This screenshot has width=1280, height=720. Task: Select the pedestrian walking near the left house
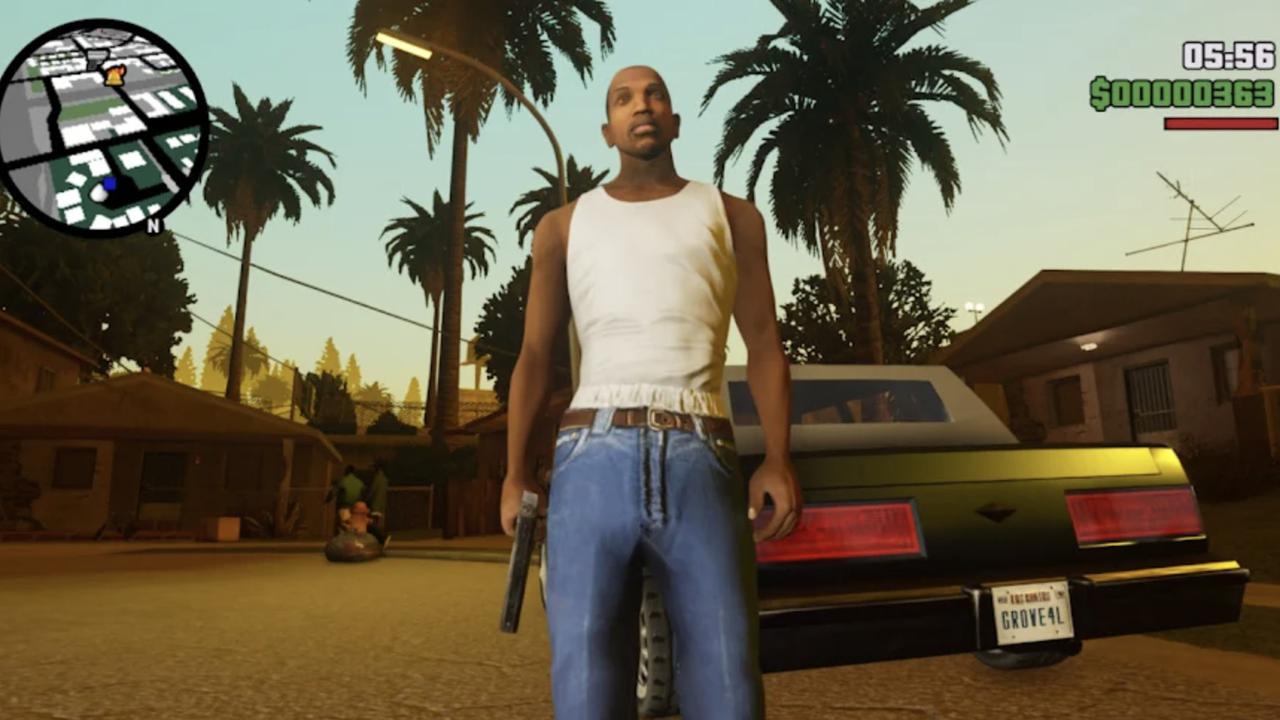352,483
